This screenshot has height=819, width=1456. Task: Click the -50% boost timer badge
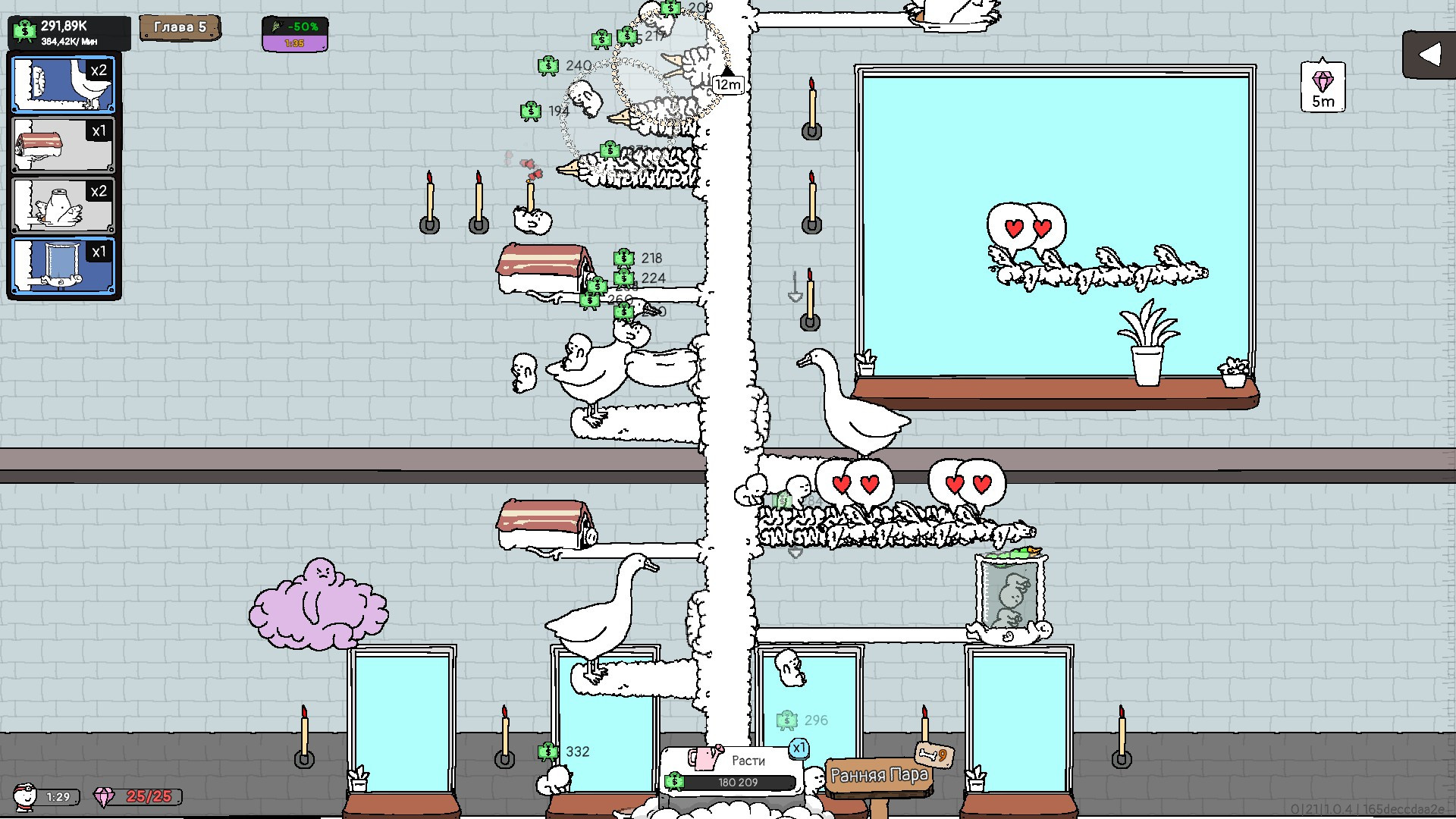(x=295, y=34)
